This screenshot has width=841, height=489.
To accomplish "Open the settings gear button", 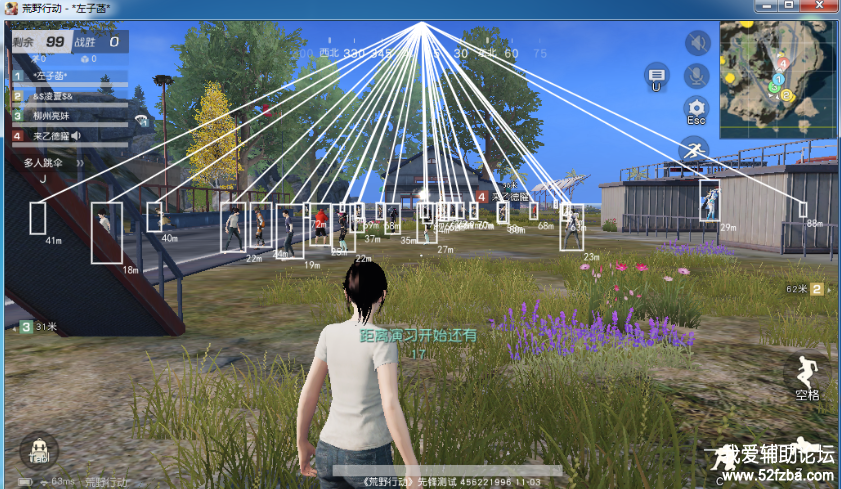I will click(696, 108).
